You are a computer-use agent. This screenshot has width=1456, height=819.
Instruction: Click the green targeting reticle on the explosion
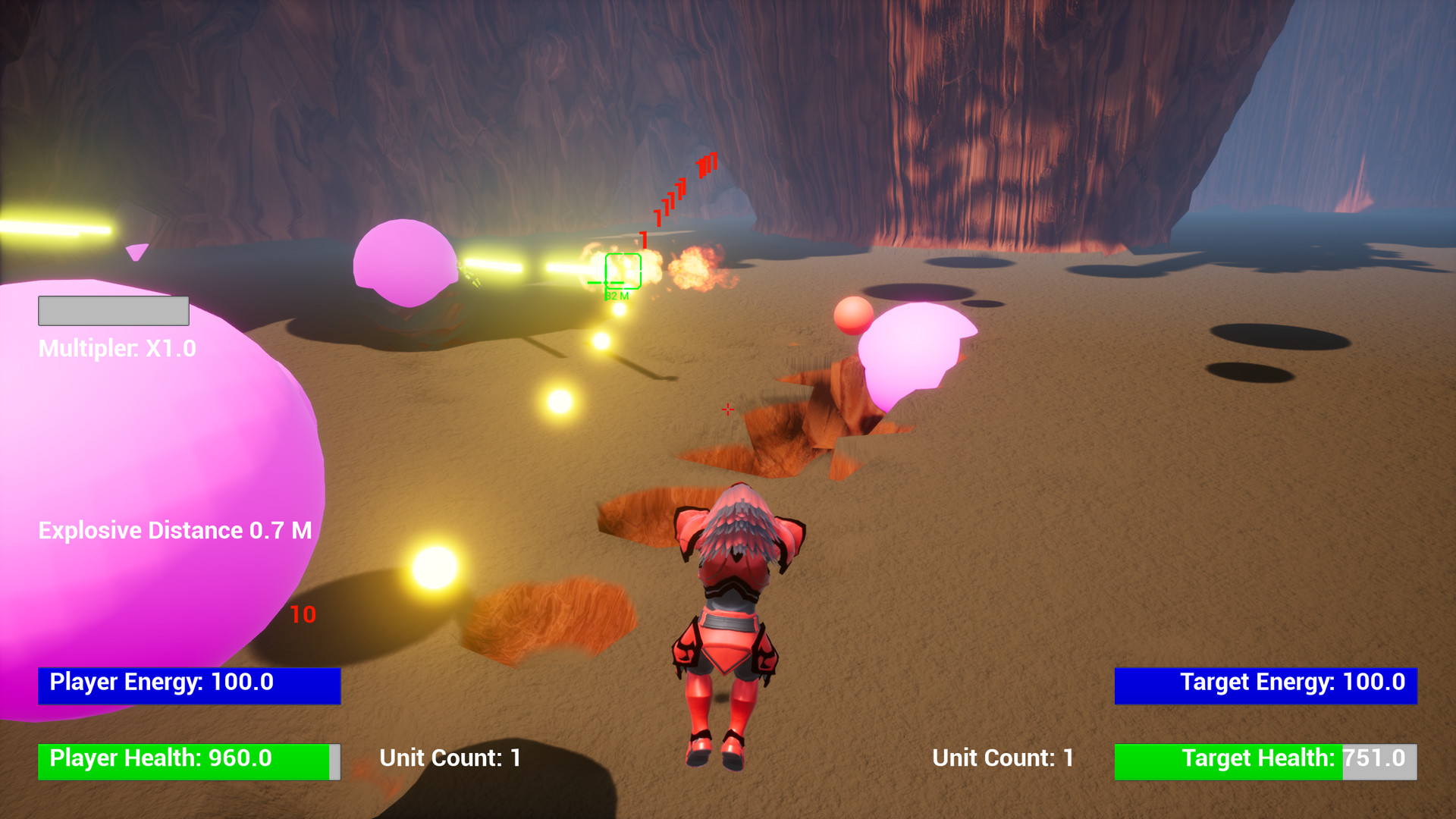(623, 271)
